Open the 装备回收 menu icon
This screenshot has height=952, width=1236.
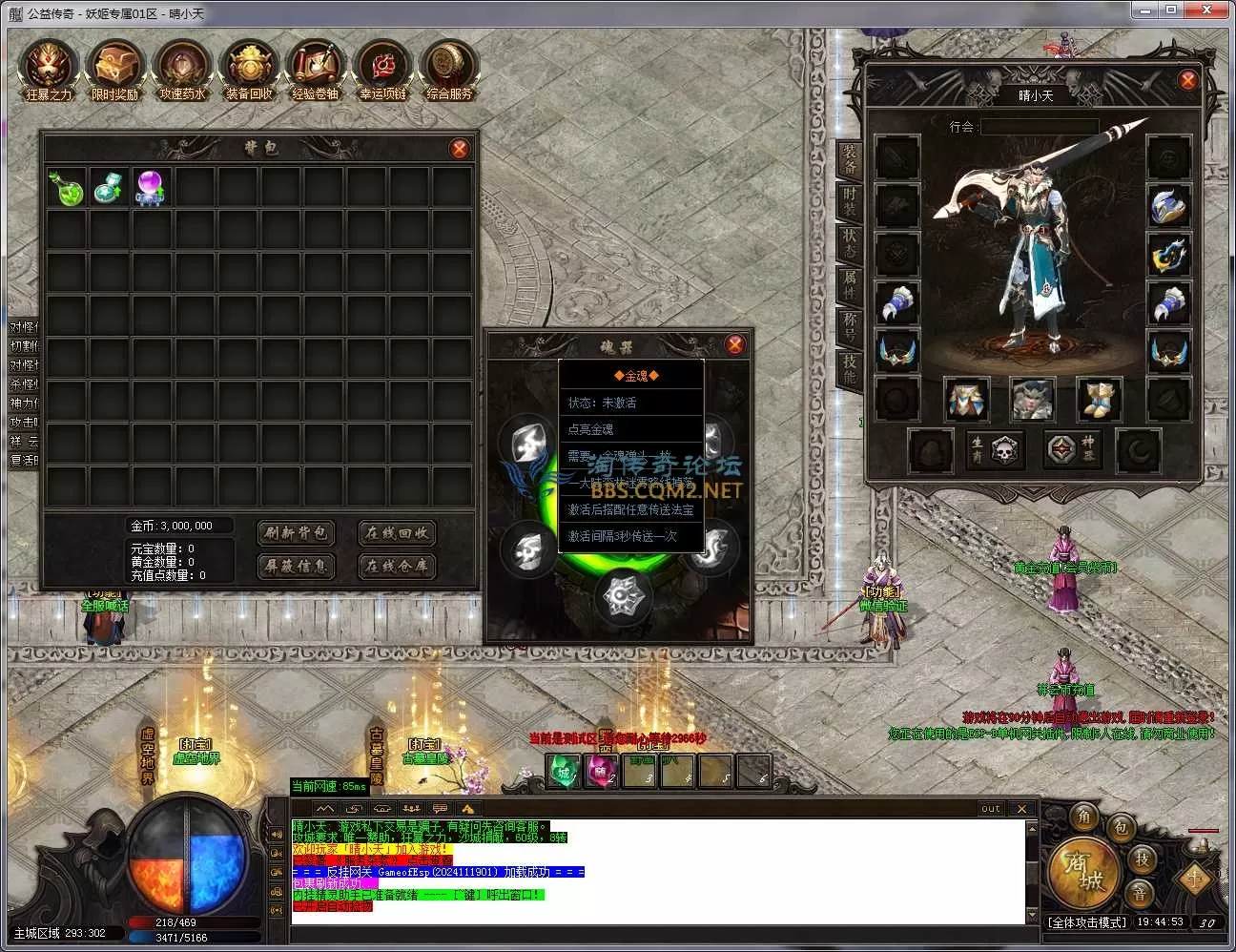pos(249,67)
